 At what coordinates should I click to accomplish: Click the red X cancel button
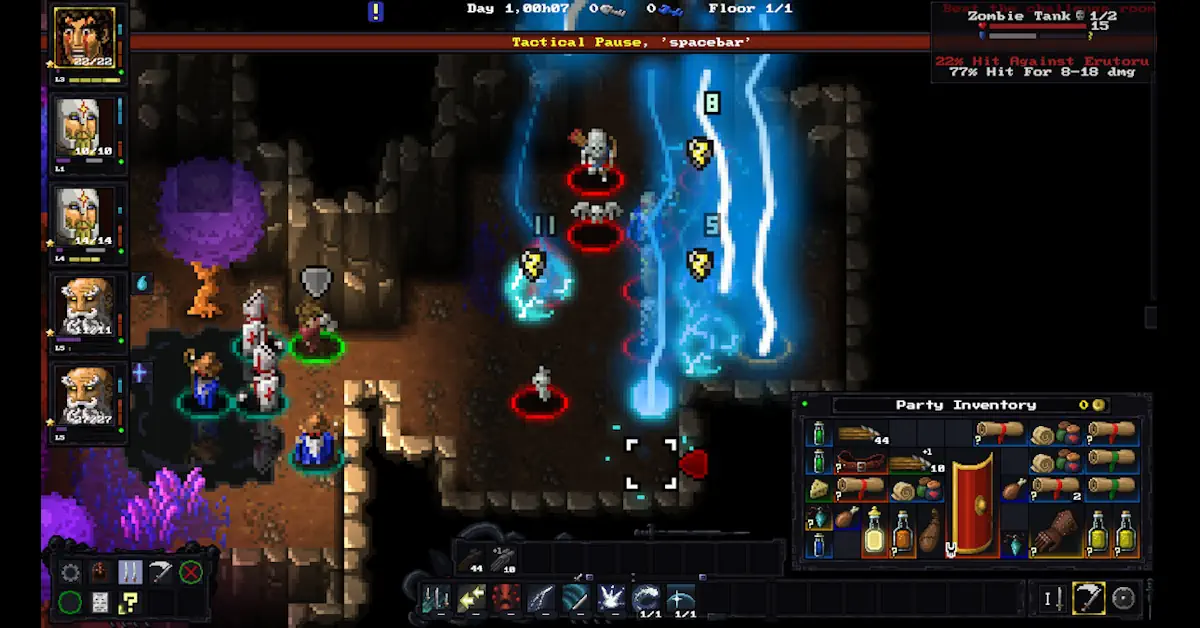(x=190, y=573)
